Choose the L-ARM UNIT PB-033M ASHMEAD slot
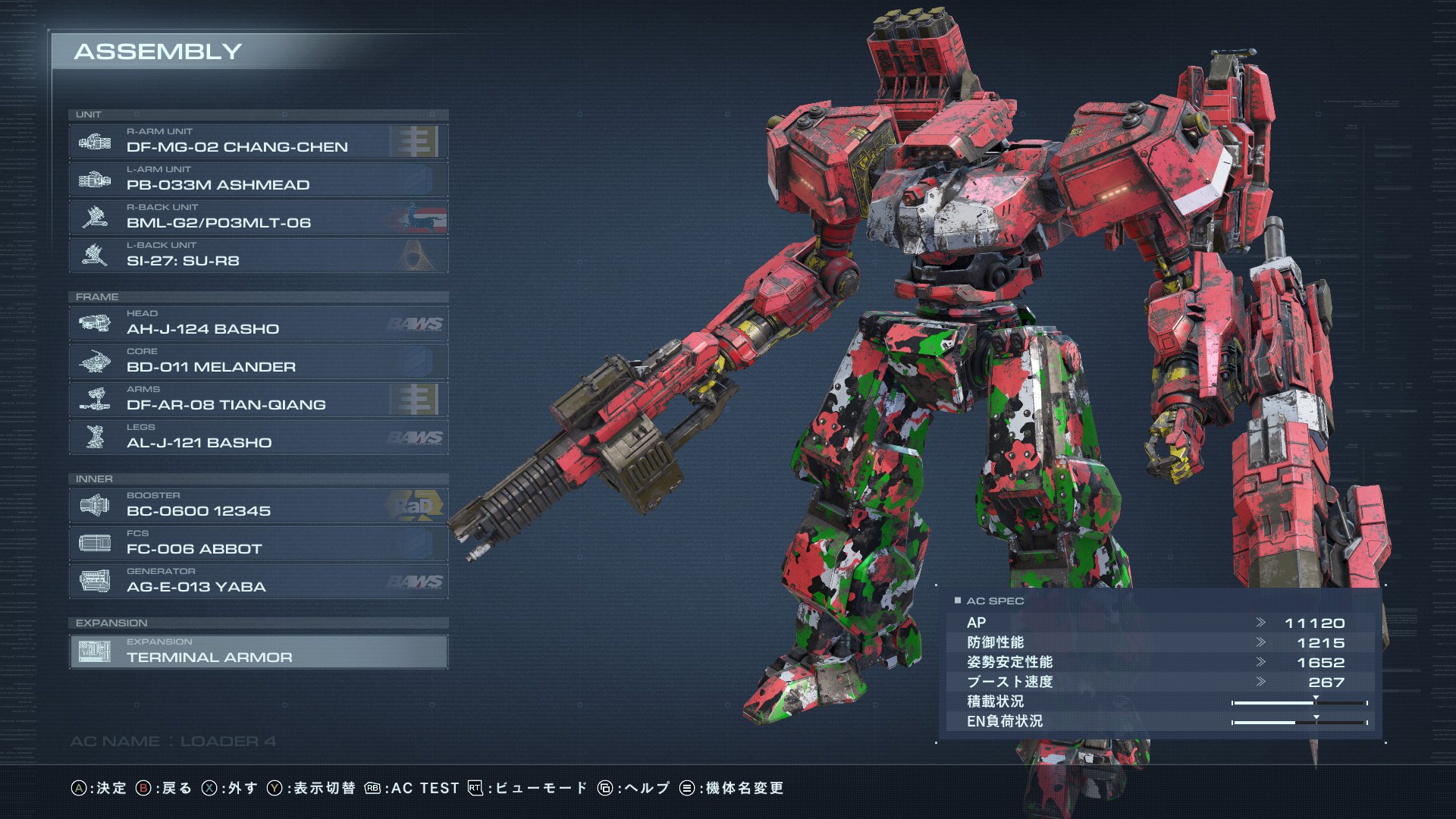Screen dimensions: 1456x819 [x=258, y=179]
